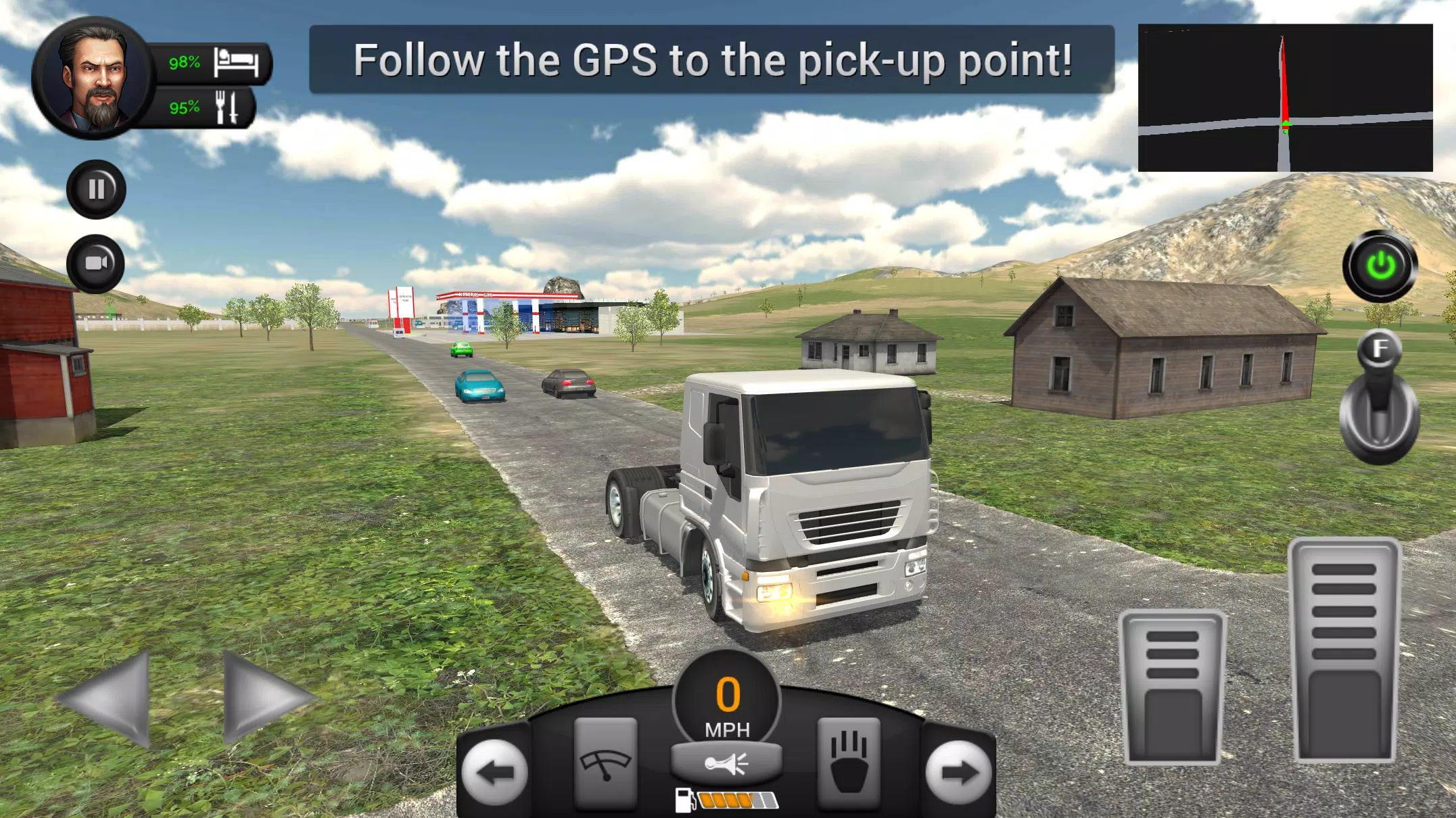The width and height of the screenshot is (1456, 818).
Task: Steer left with the triangle arrow
Action: click(108, 698)
